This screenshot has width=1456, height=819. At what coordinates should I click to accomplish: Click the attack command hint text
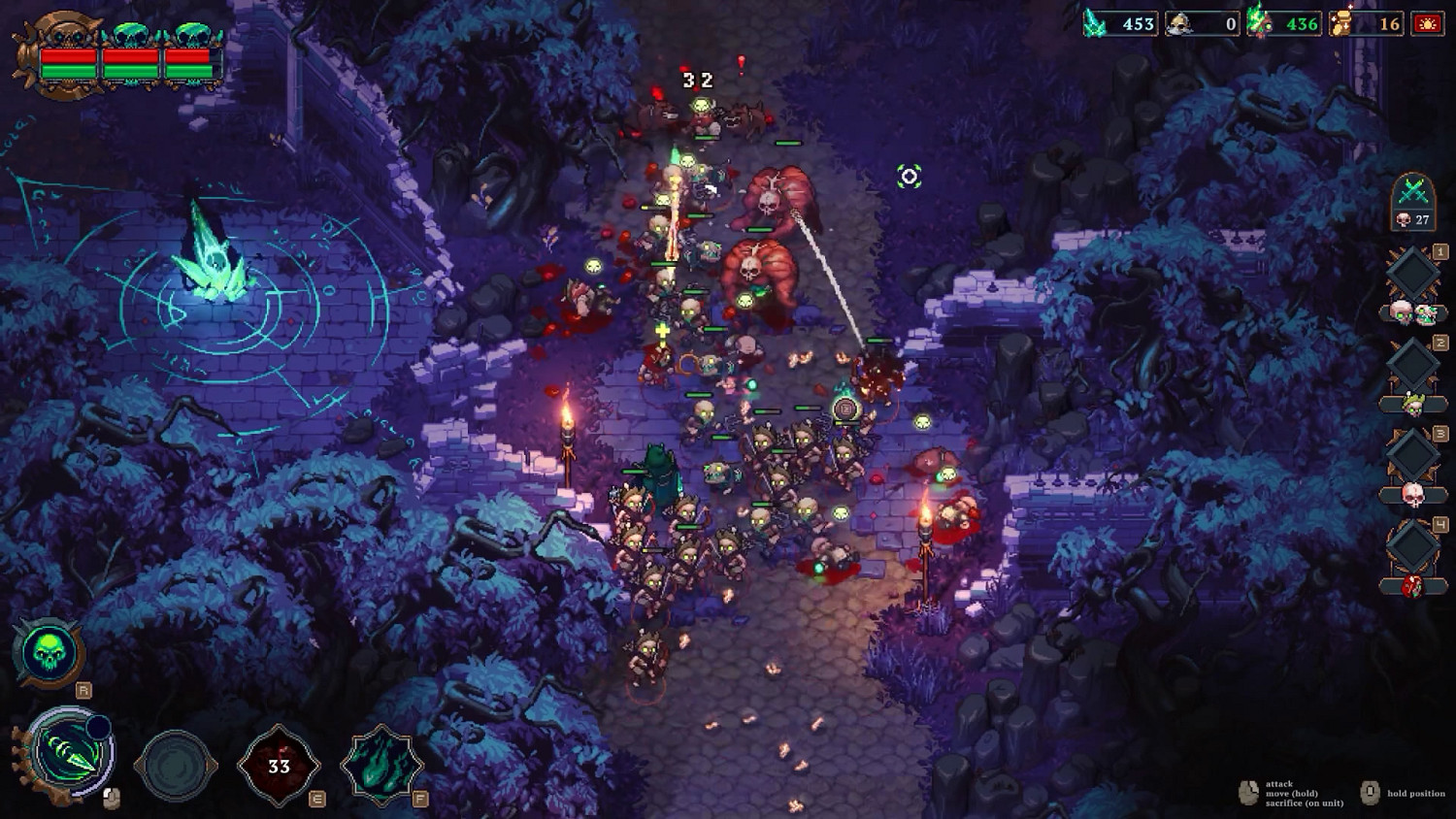[x=1279, y=783]
